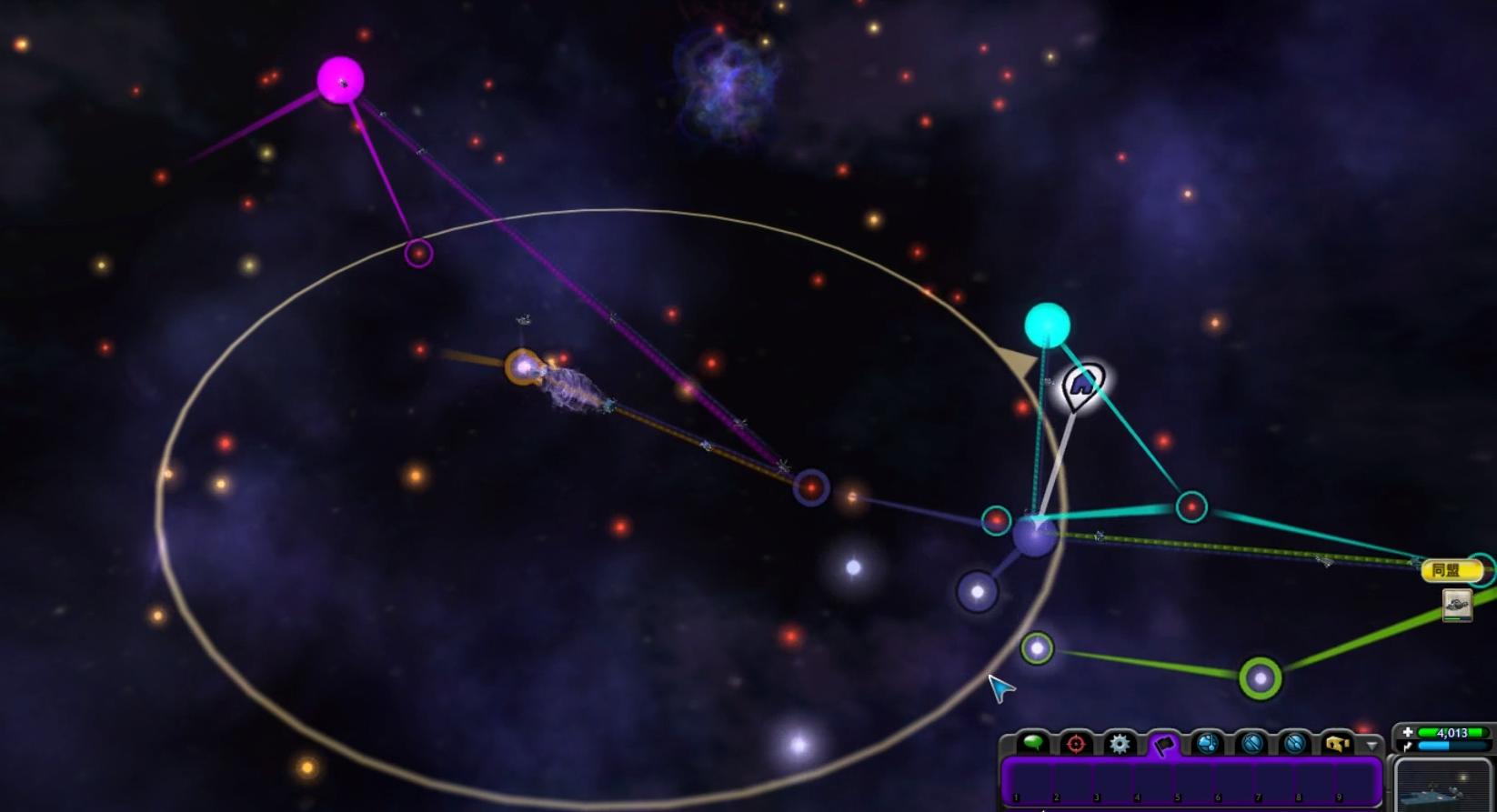Image resolution: width=1497 pixels, height=812 pixels.
Task: Expand the tool panel dropdown arrow
Action: point(1371,745)
